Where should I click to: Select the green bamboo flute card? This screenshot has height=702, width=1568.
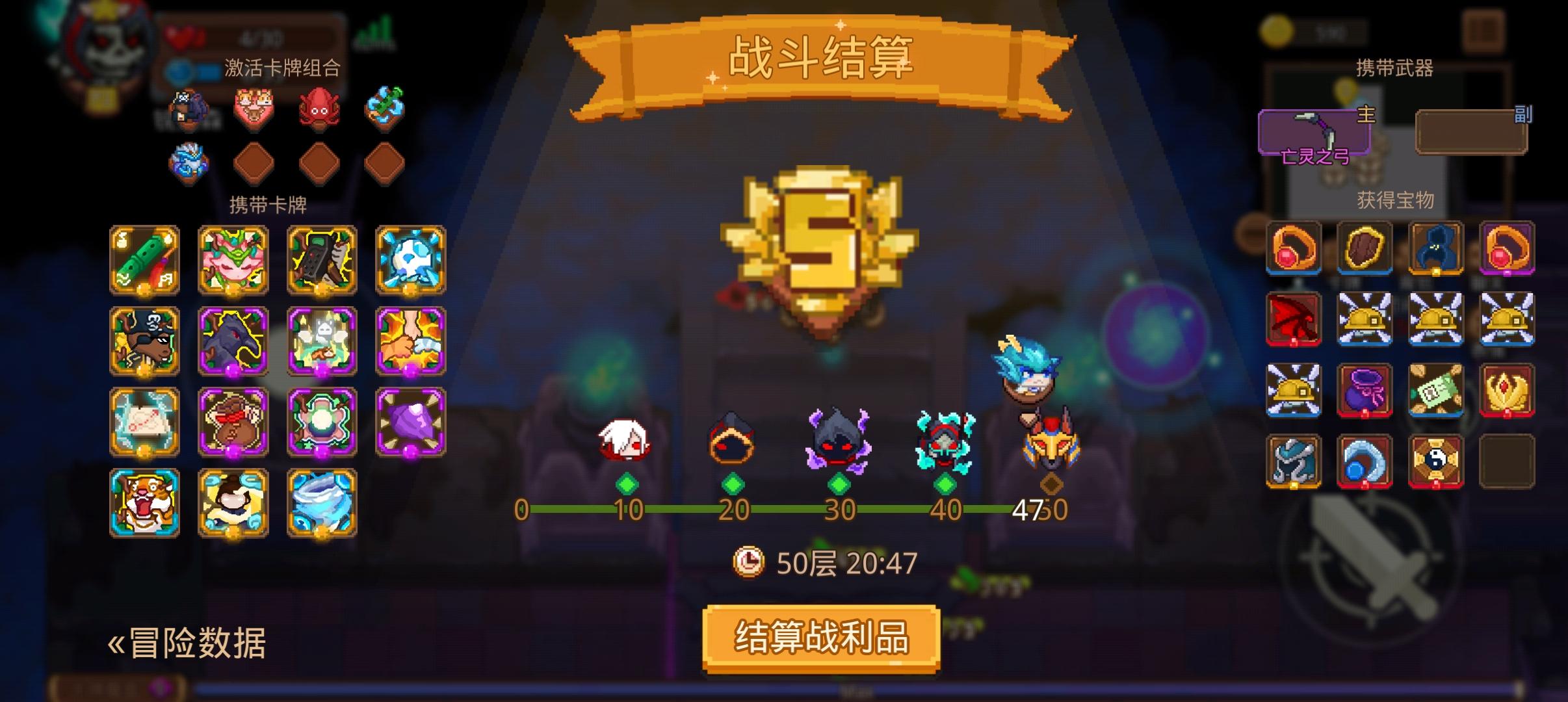[x=143, y=260]
